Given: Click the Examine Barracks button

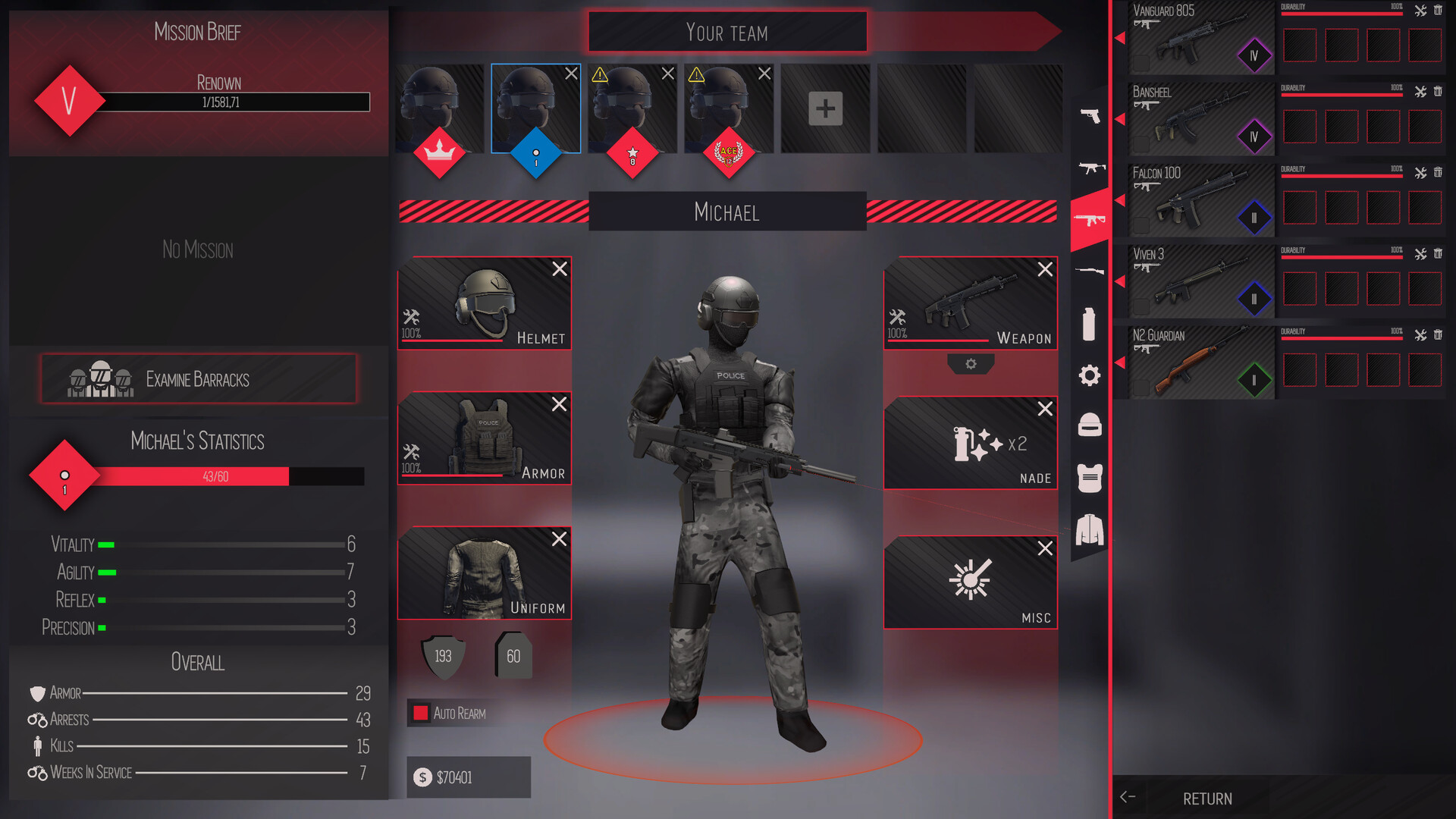Looking at the screenshot, I should coord(197,379).
